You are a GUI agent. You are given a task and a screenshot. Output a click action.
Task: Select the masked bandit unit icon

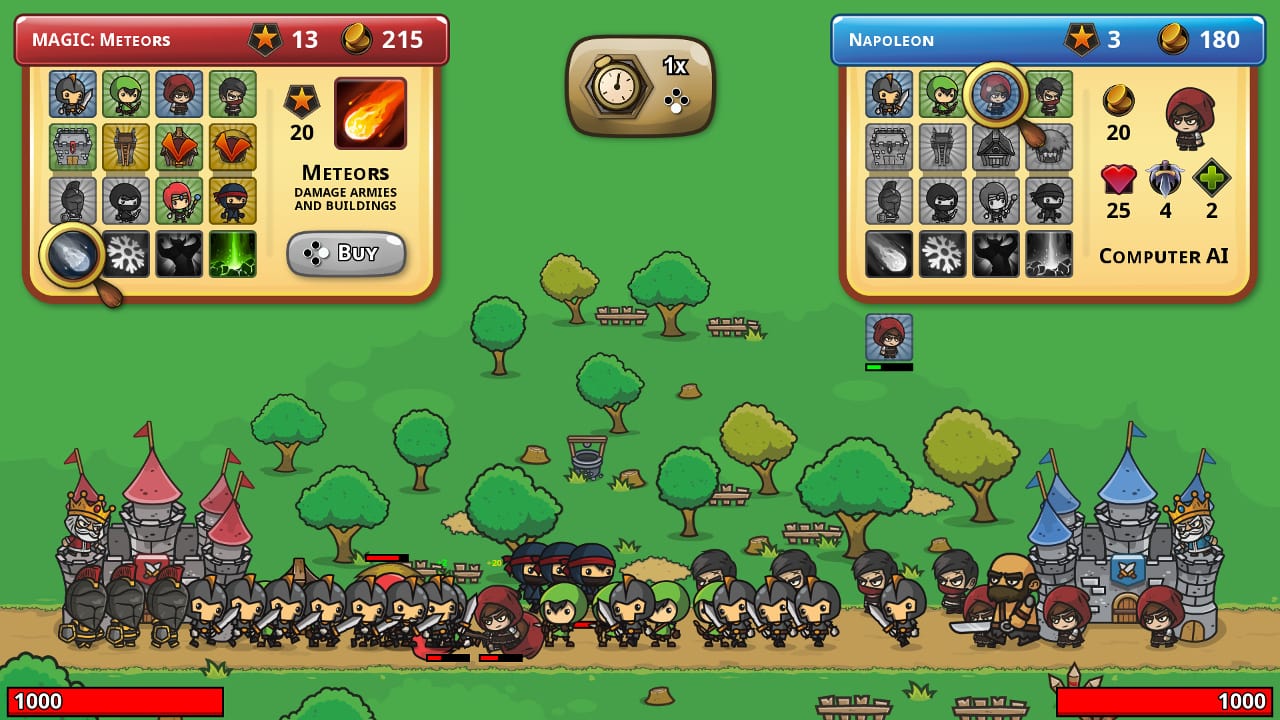233,95
